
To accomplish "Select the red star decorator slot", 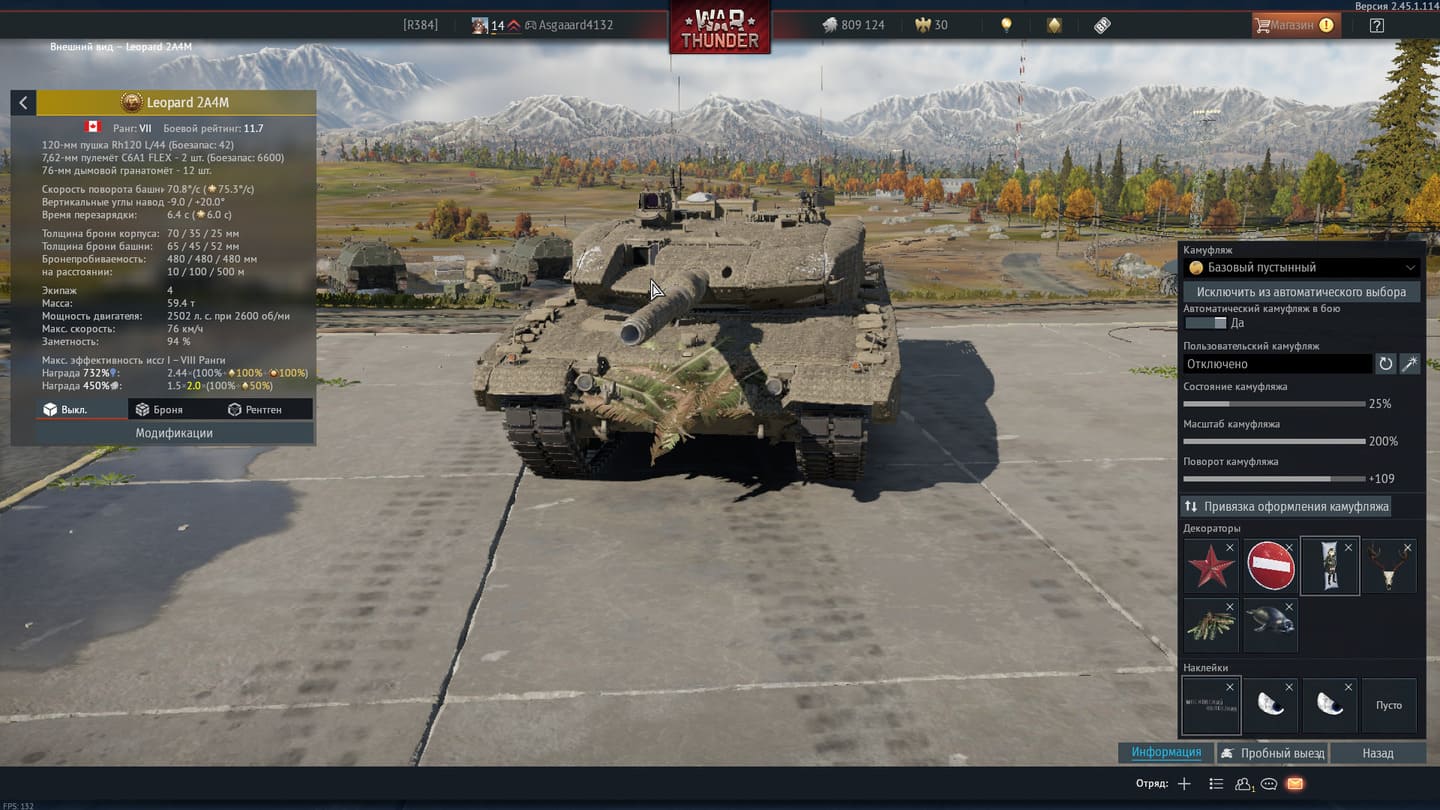I will point(1211,566).
